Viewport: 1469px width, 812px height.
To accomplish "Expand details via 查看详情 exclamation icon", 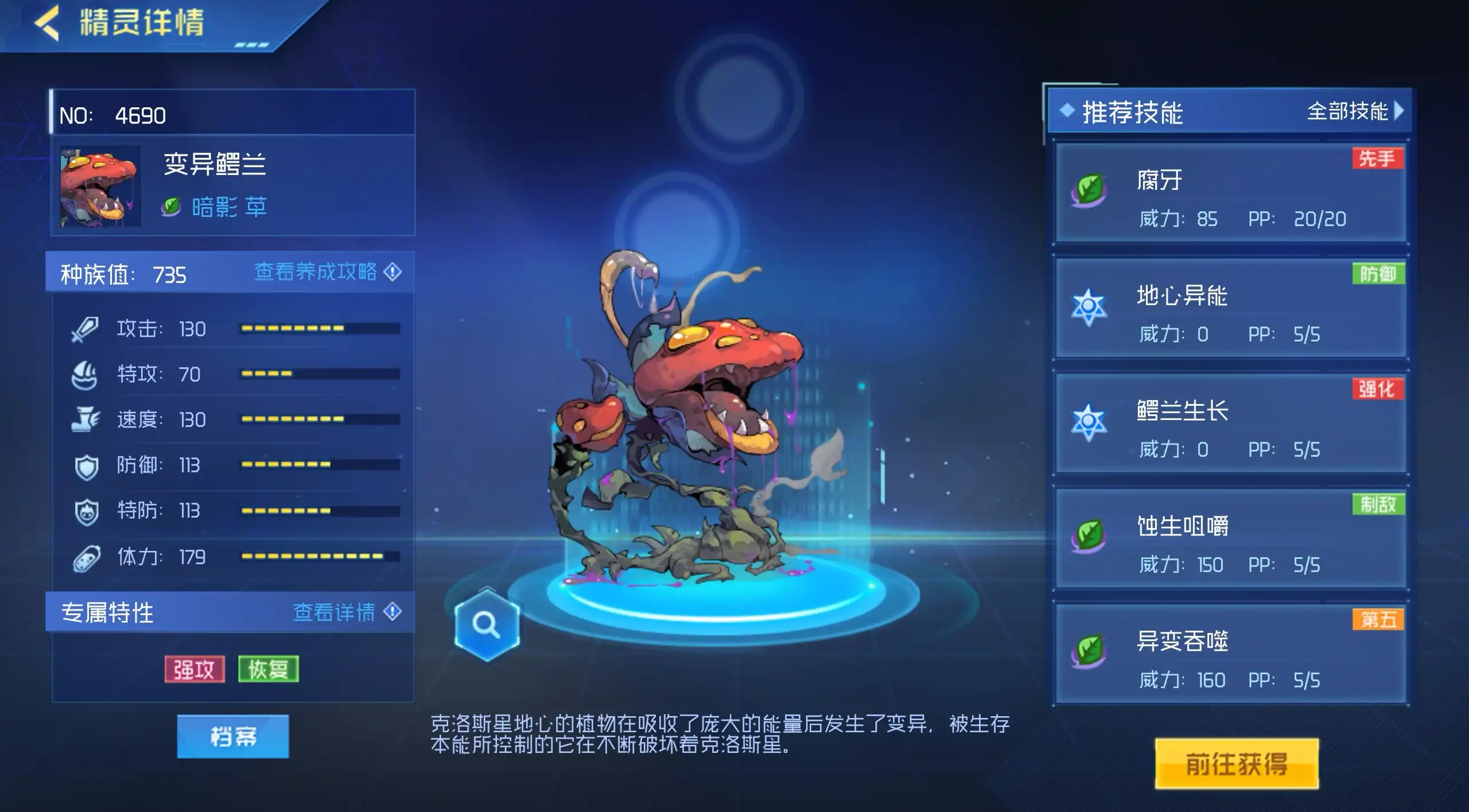I will pos(393,613).
